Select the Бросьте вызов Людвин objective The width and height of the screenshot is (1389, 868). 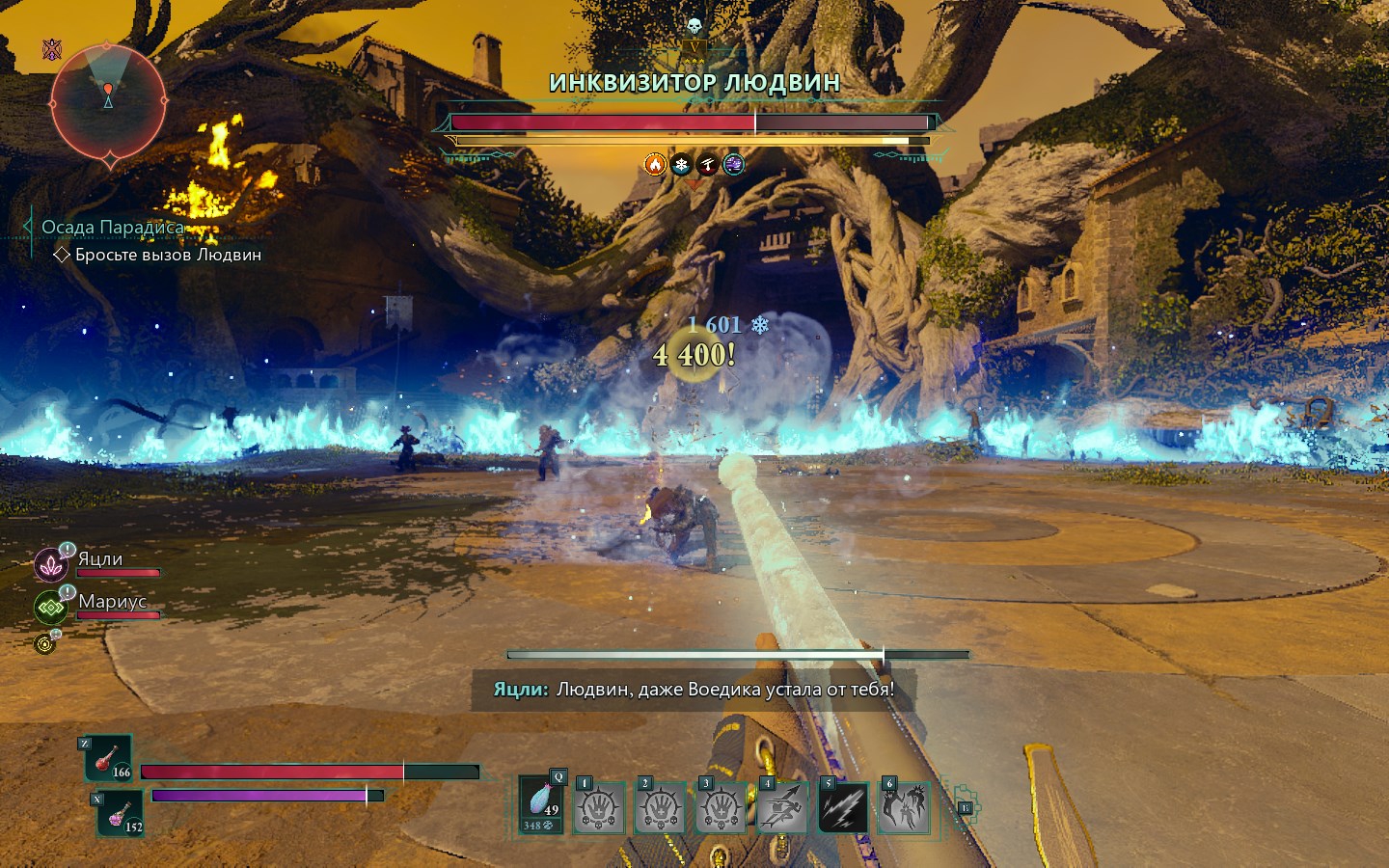[x=168, y=255]
